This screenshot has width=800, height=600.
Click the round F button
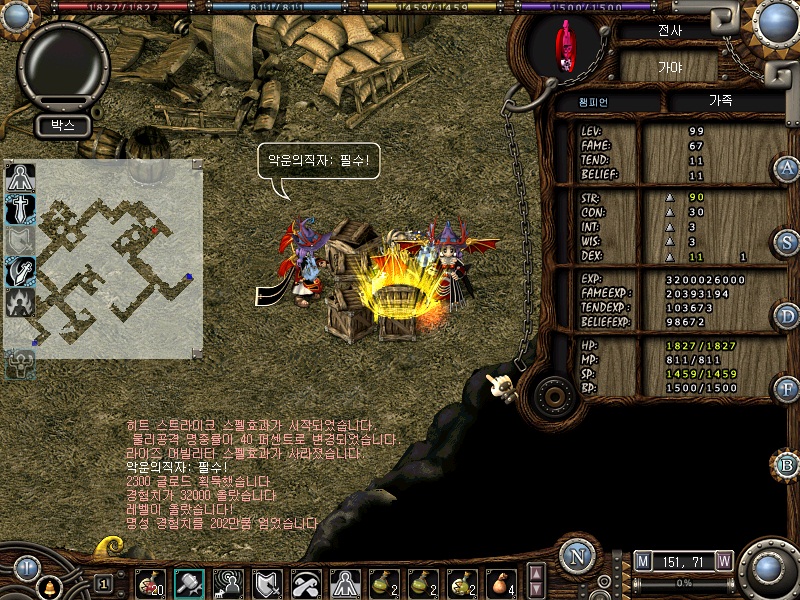[787, 388]
